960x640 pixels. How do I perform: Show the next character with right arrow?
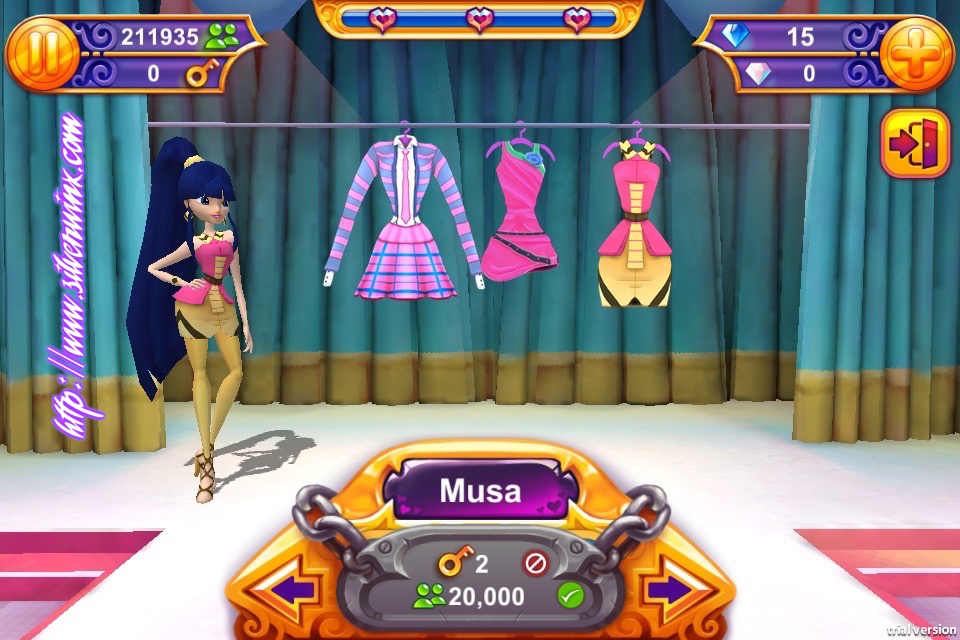coord(669,590)
